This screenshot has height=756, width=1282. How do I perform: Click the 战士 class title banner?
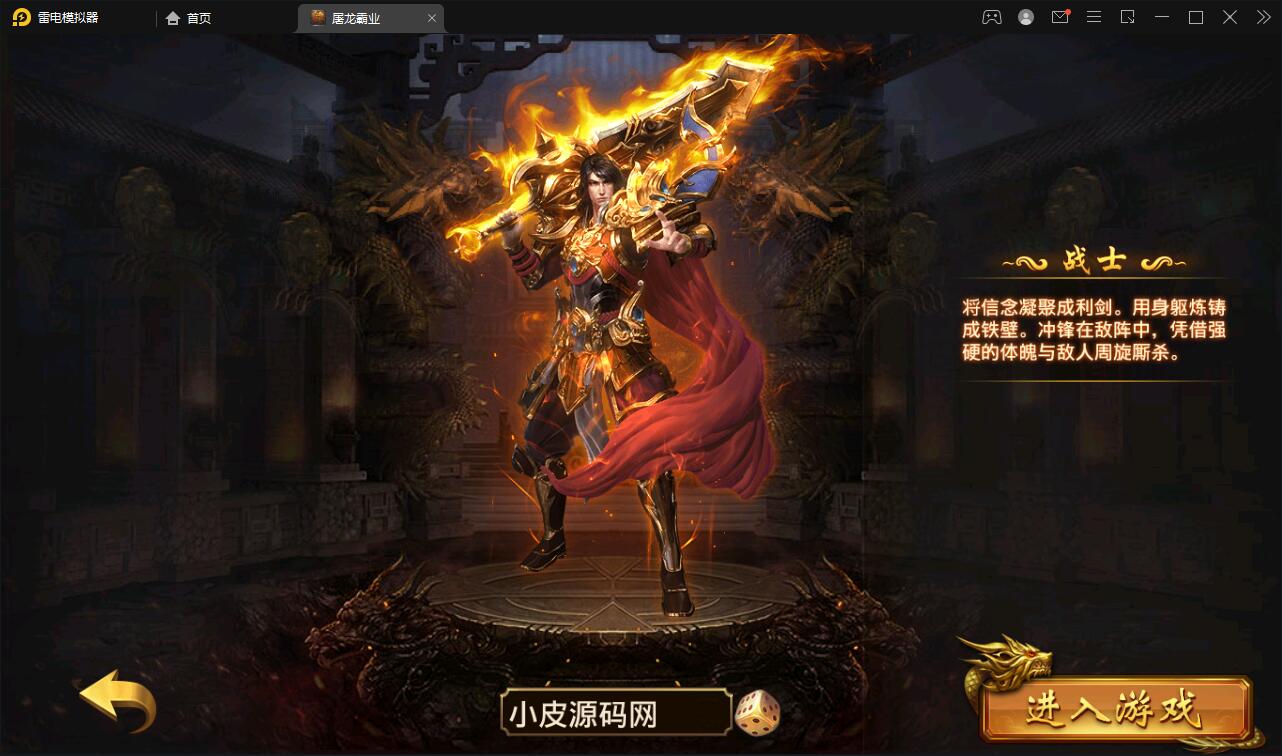[1093, 260]
